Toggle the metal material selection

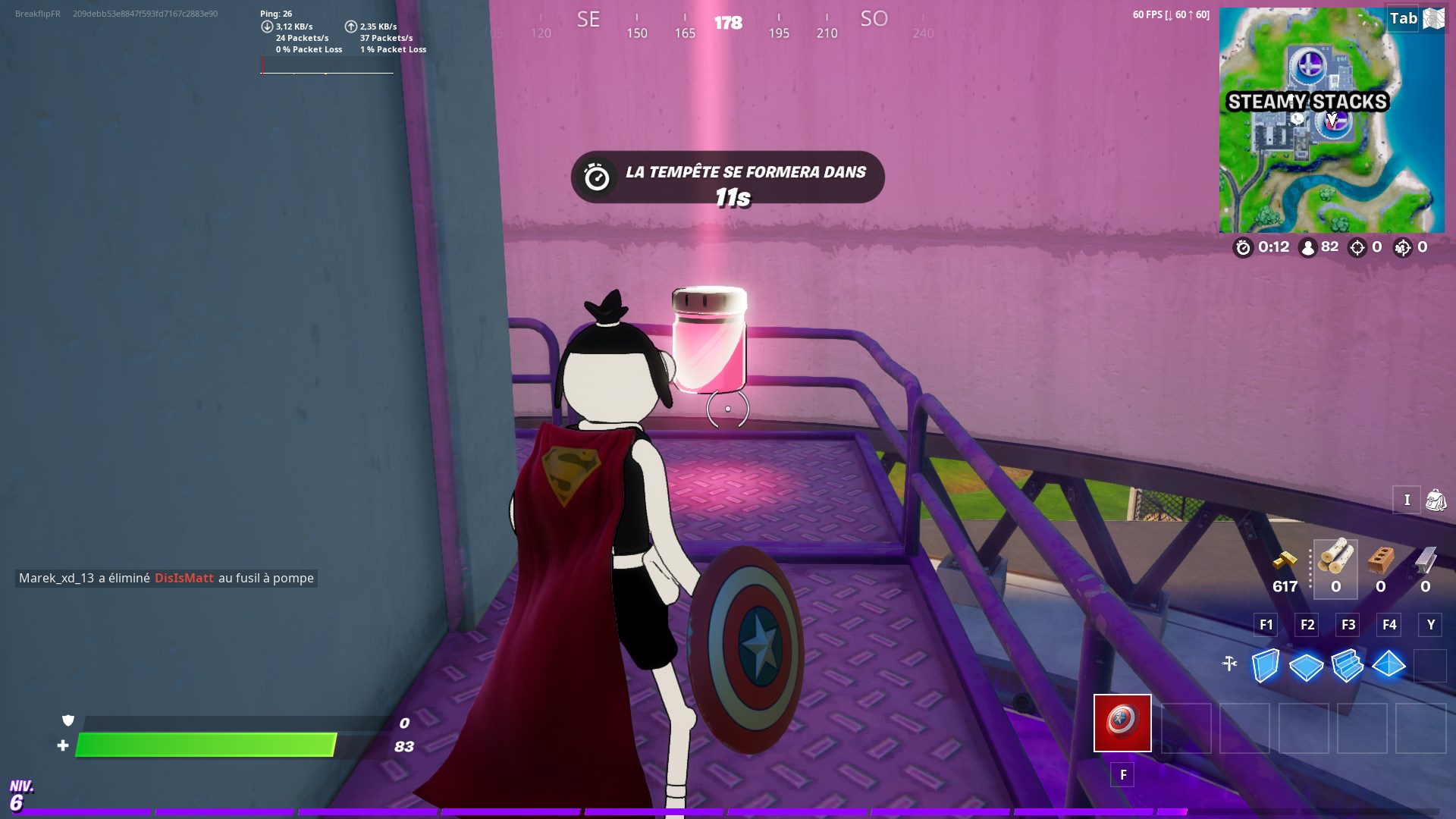tap(1425, 560)
